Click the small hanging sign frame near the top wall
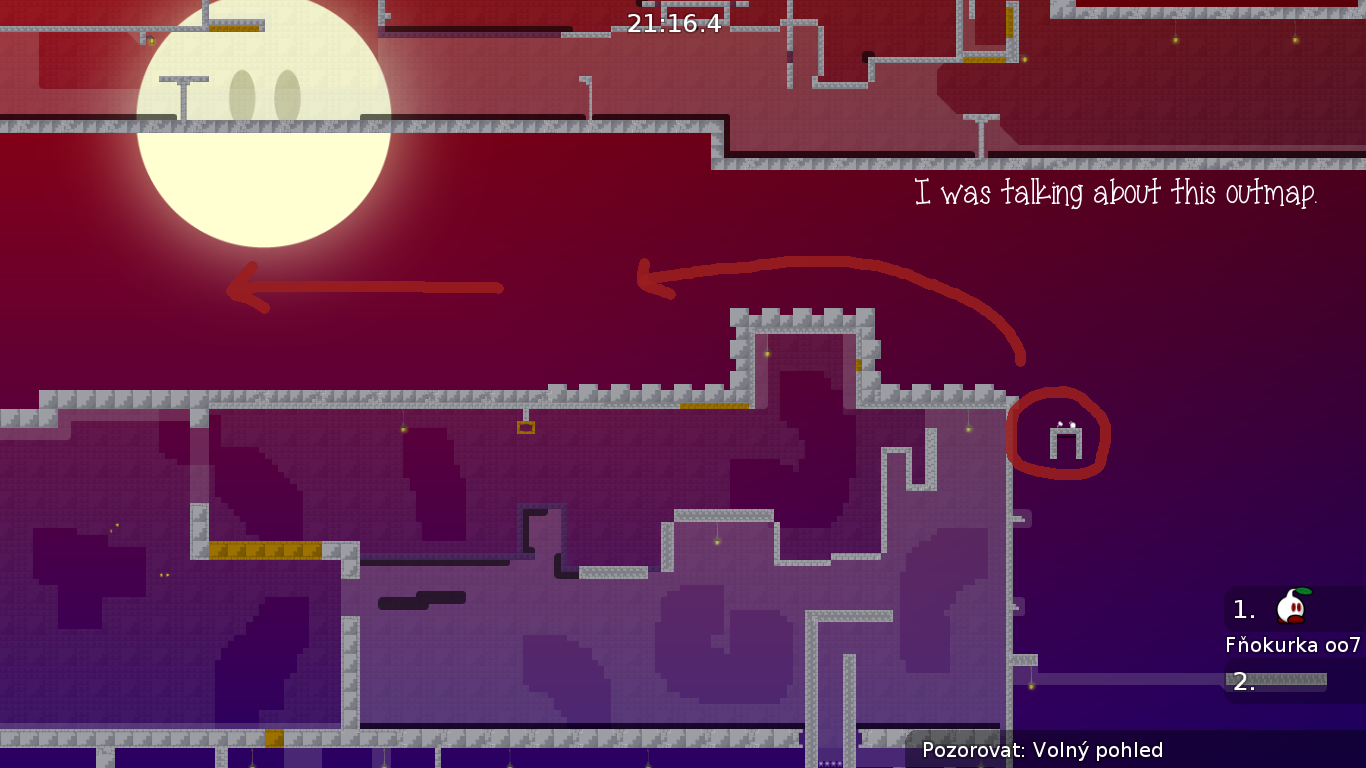The image size is (1366, 768). click(x=527, y=425)
